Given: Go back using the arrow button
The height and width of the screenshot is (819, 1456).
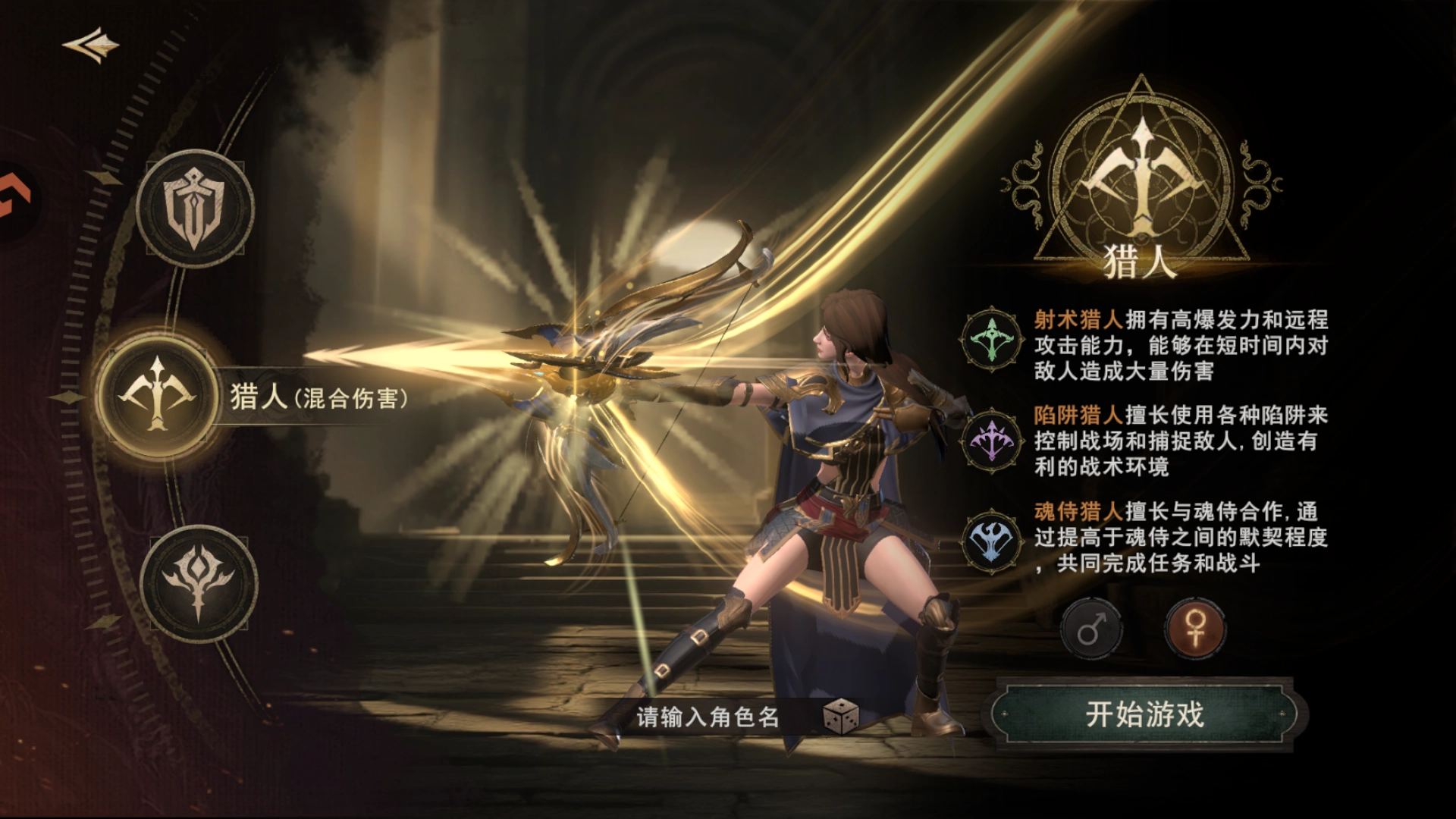Looking at the screenshot, I should (x=92, y=45).
